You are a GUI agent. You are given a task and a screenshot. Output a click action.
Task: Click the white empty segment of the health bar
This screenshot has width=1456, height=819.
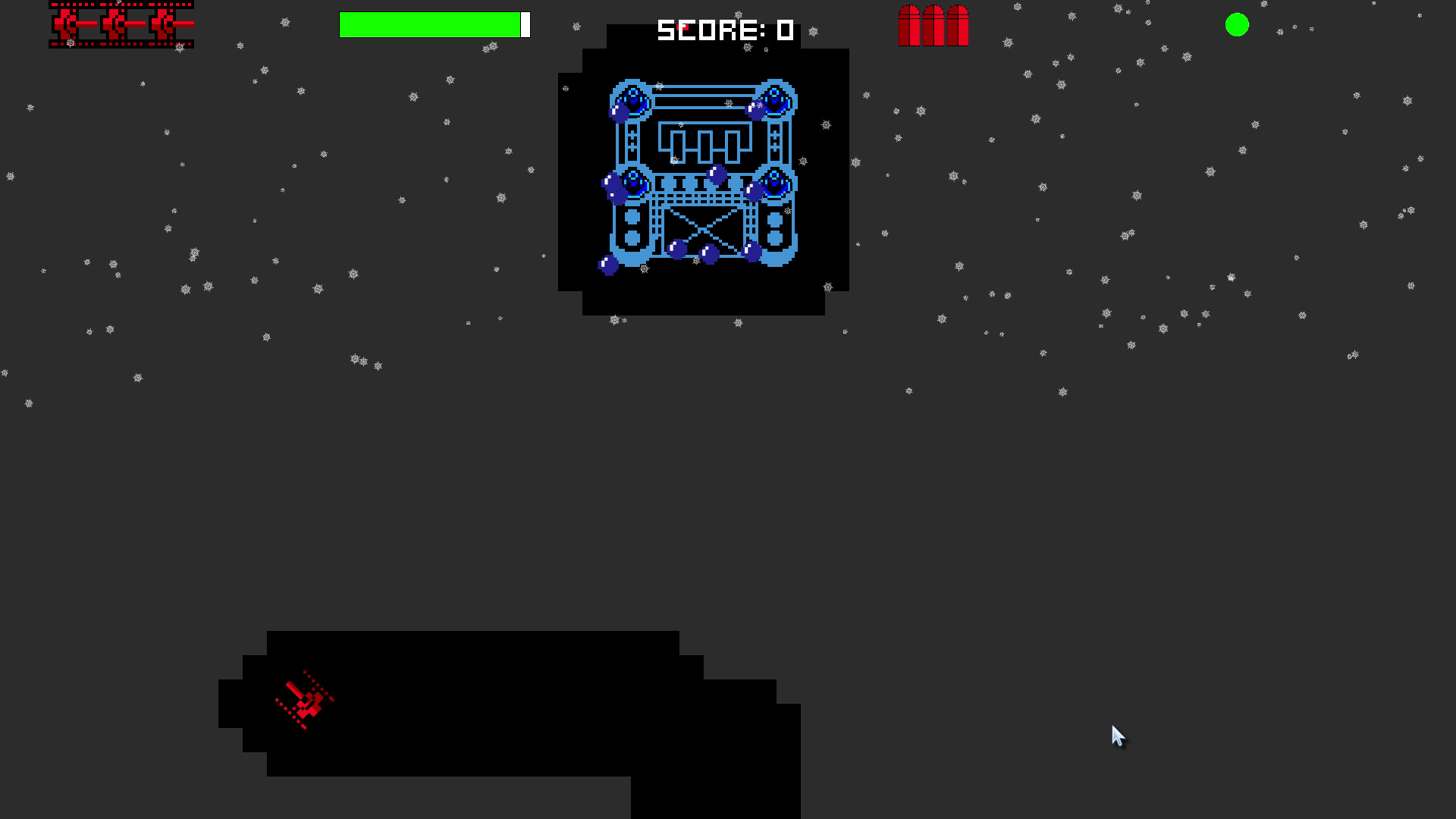[524, 24]
